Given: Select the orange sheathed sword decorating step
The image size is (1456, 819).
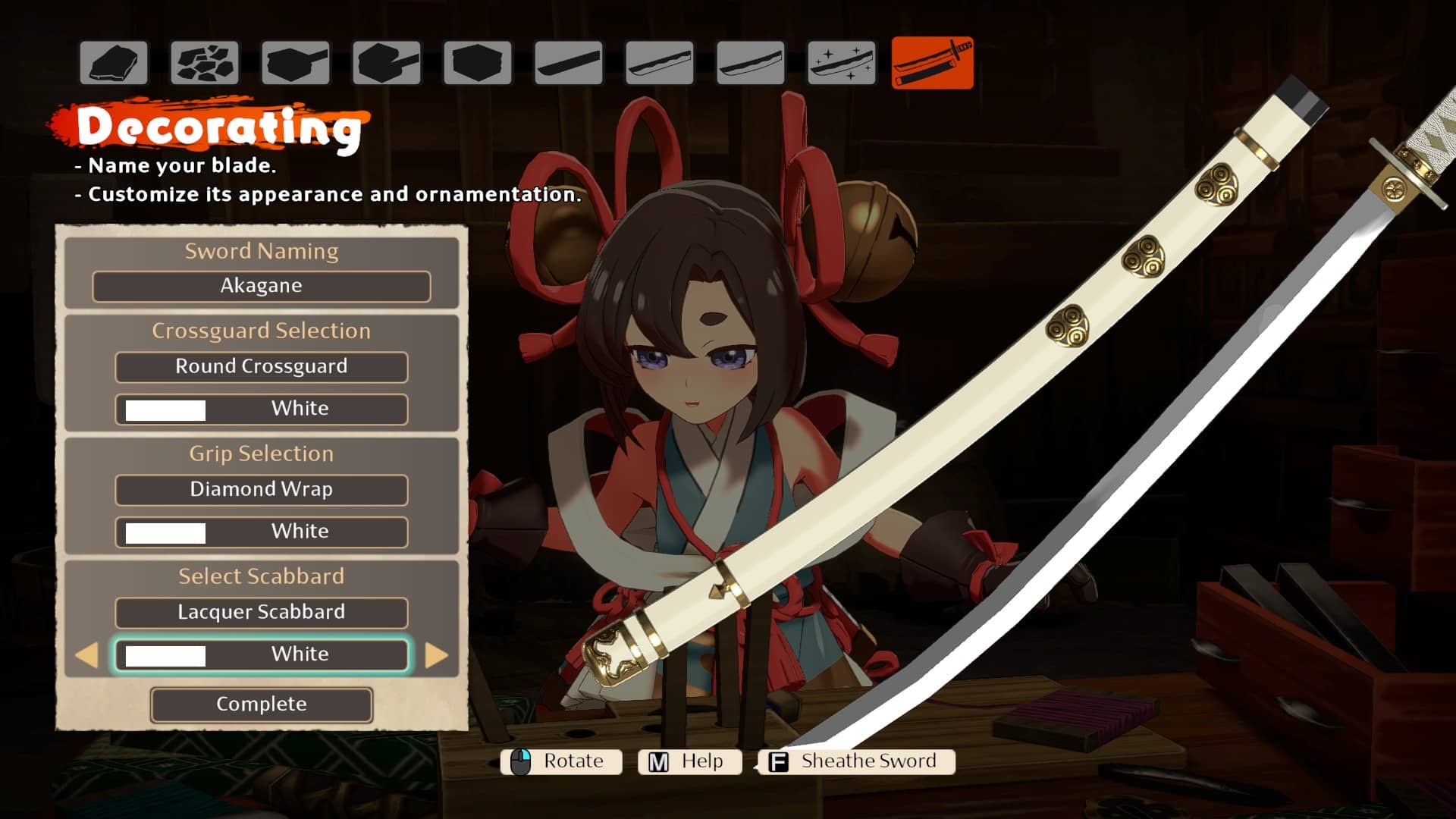Looking at the screenshot, I should coord(932,63).
